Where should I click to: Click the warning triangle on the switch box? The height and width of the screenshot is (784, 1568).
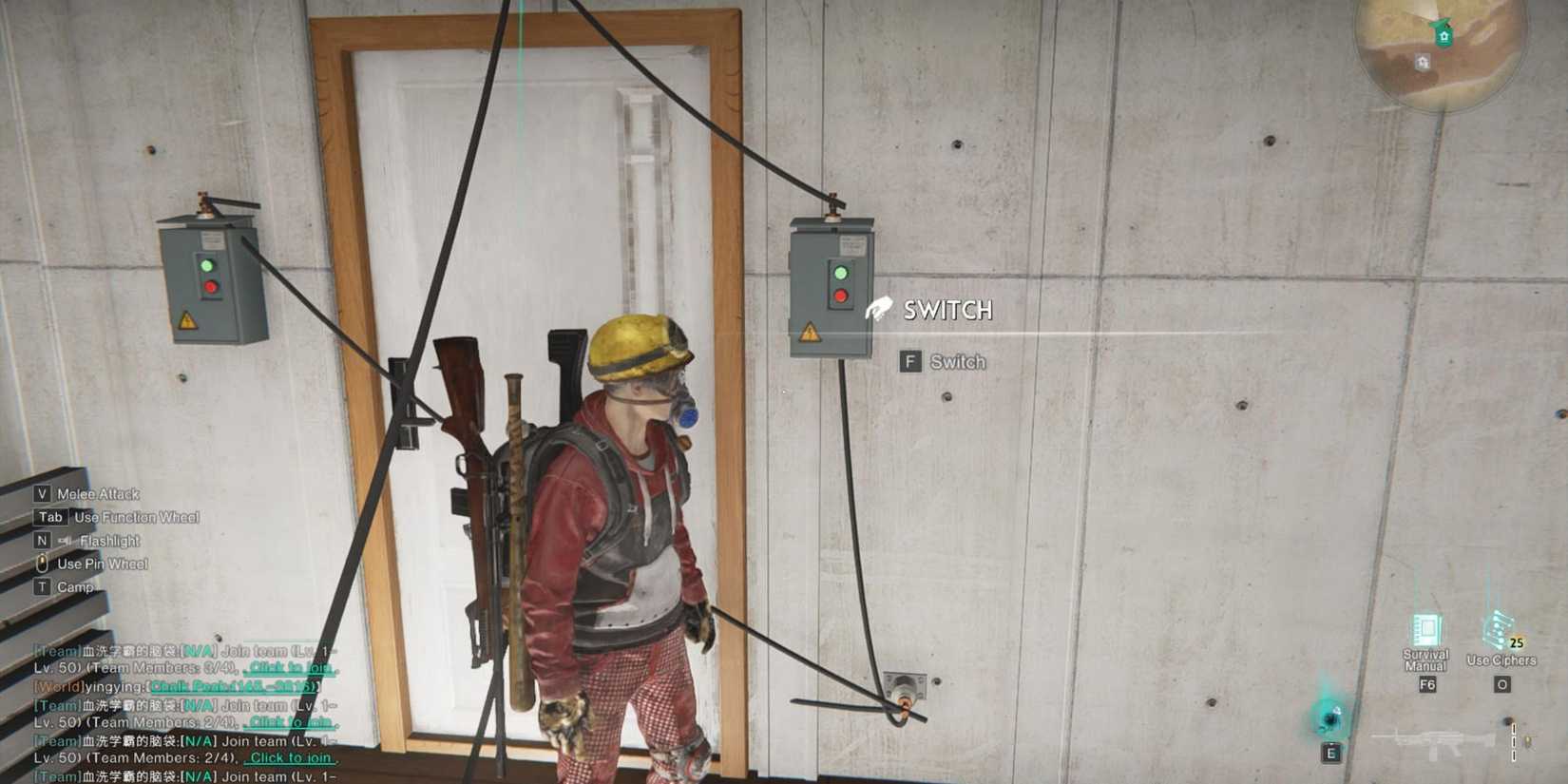pyautogui.click(x=810, y=330)
